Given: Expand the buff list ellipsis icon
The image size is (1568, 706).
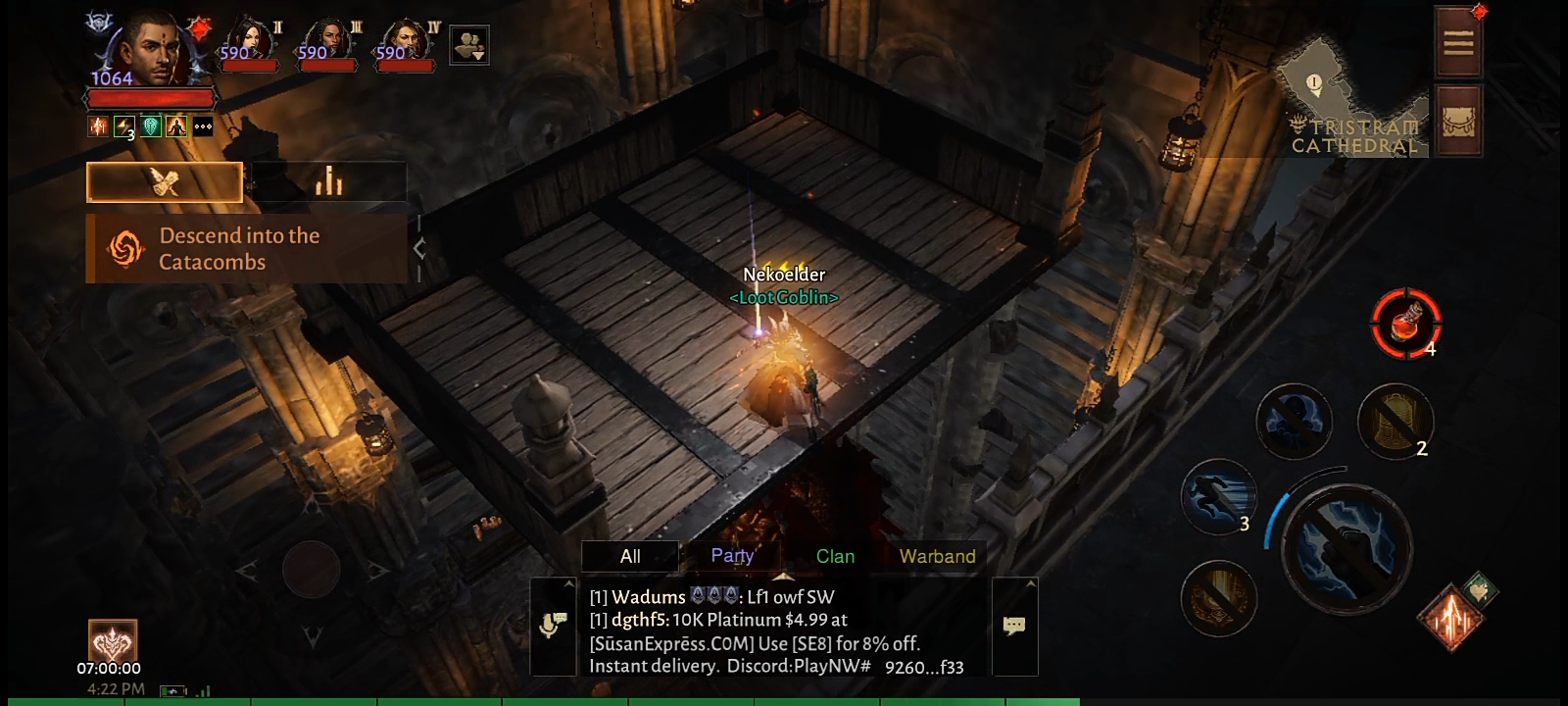Looking at the screenshot, I should pos(203,126).
